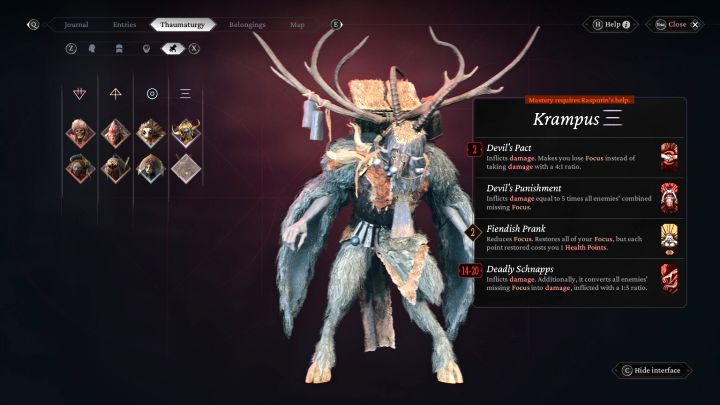The image size is (720, 405).
Task: Select the empty grey diamond slot
Action: [186, 167]
